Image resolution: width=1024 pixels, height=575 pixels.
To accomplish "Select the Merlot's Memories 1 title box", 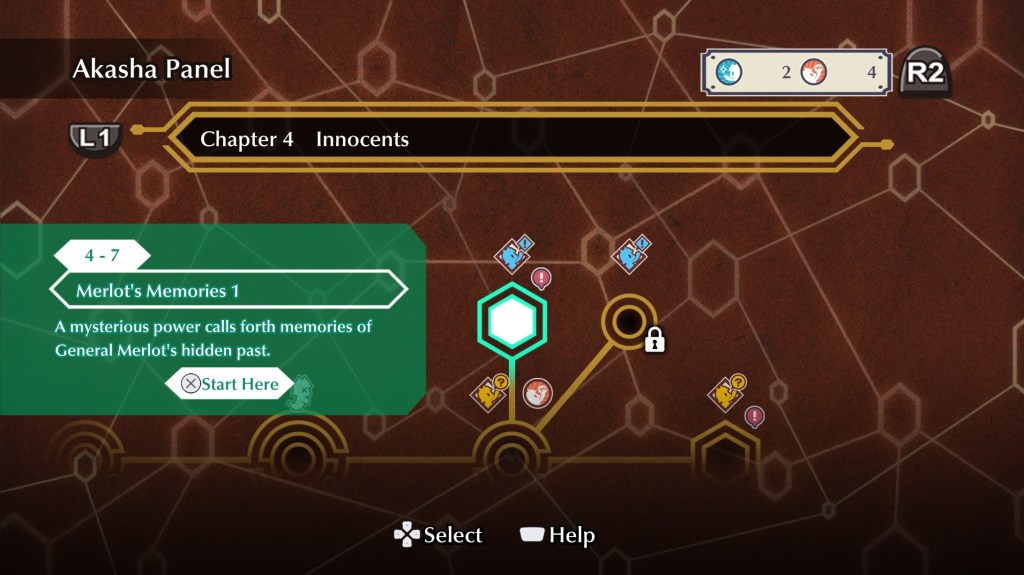I will tap(229, 291).
